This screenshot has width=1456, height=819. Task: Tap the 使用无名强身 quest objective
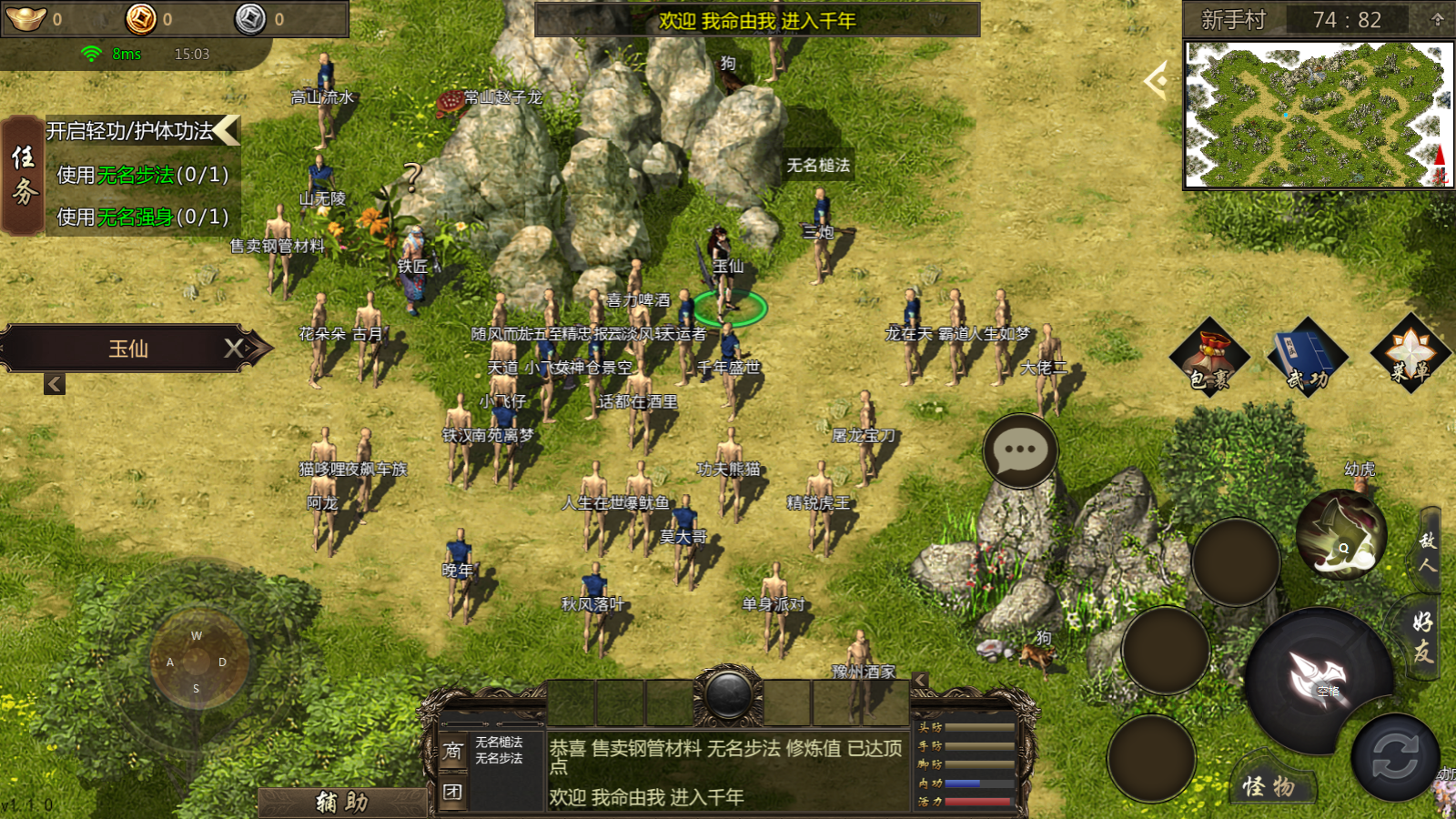[143, 217]
